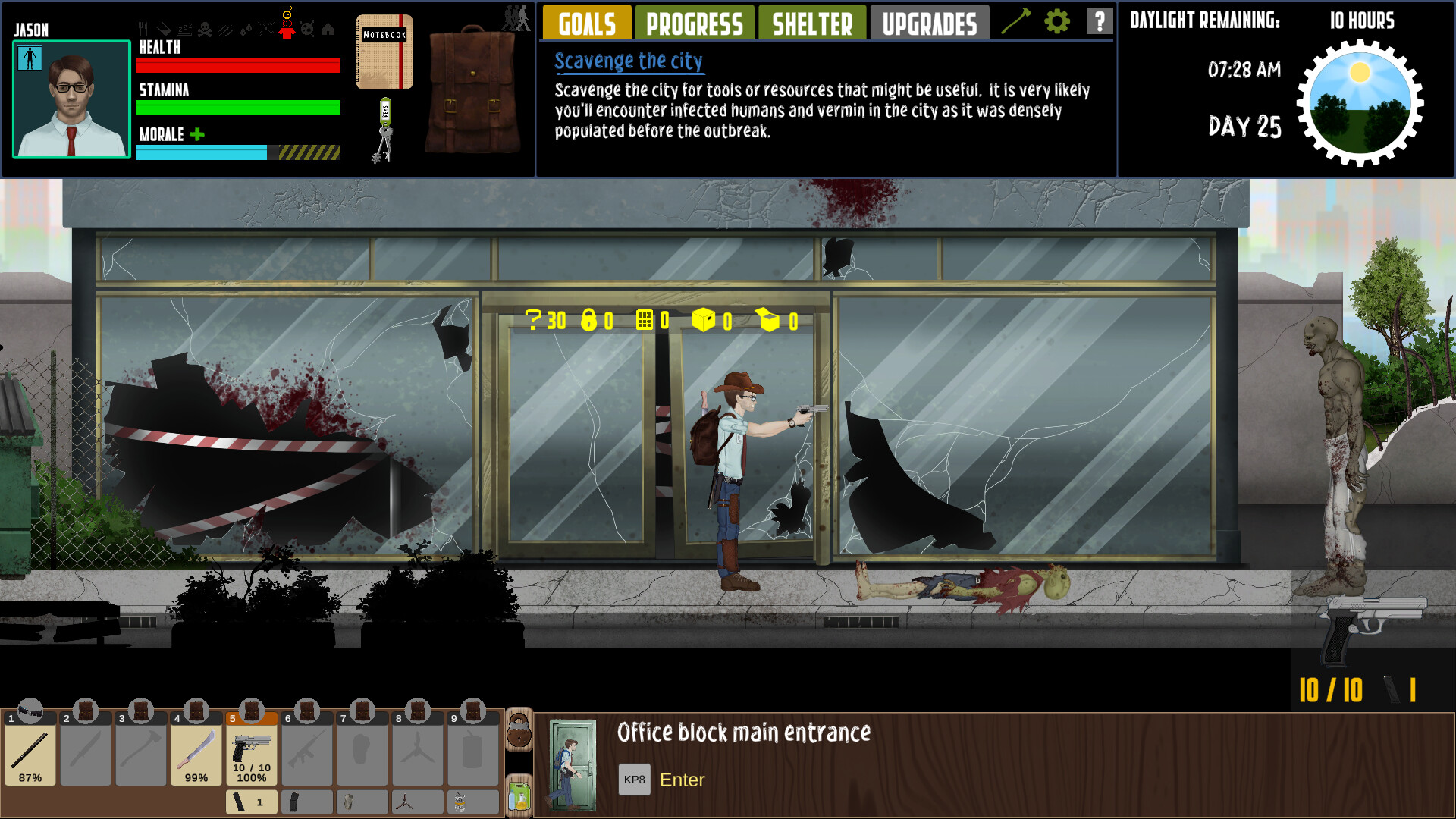Click the fork-and-knife hunger icon
The height and width of the screenshot is (819, 1456).
tap(143, 29)
